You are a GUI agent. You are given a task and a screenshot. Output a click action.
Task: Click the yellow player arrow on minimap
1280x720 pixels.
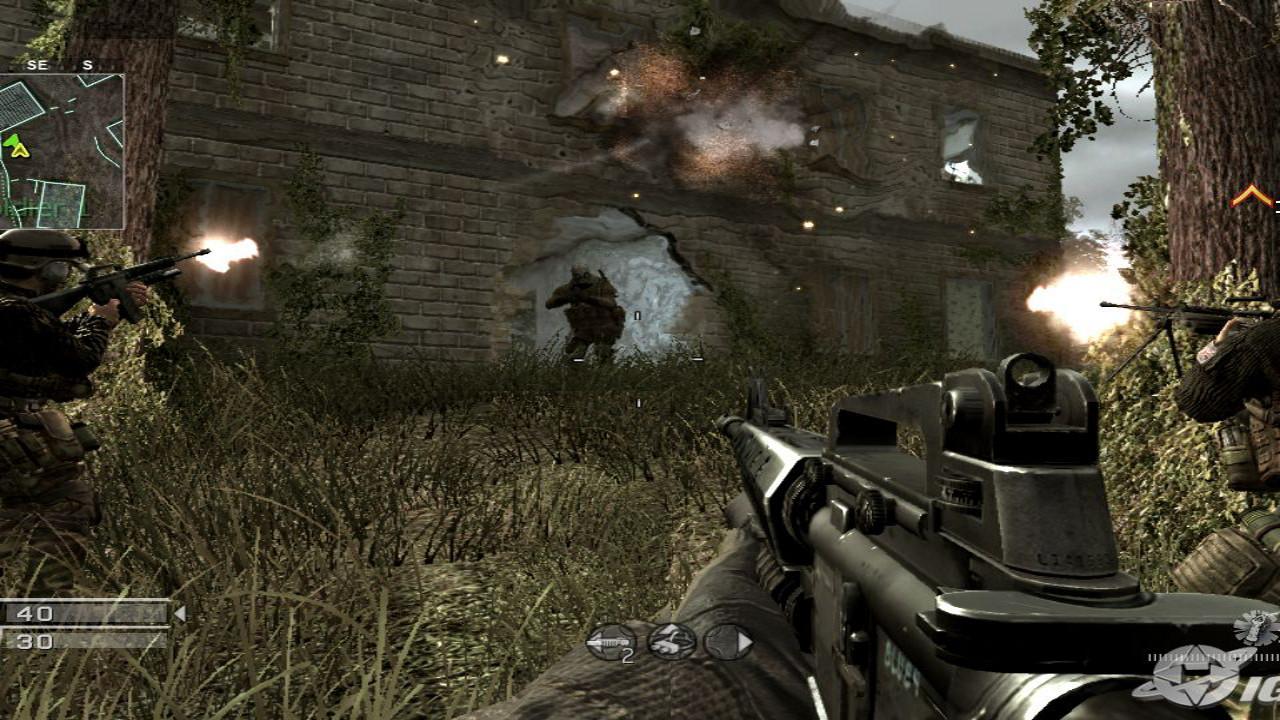click(18, 150)
